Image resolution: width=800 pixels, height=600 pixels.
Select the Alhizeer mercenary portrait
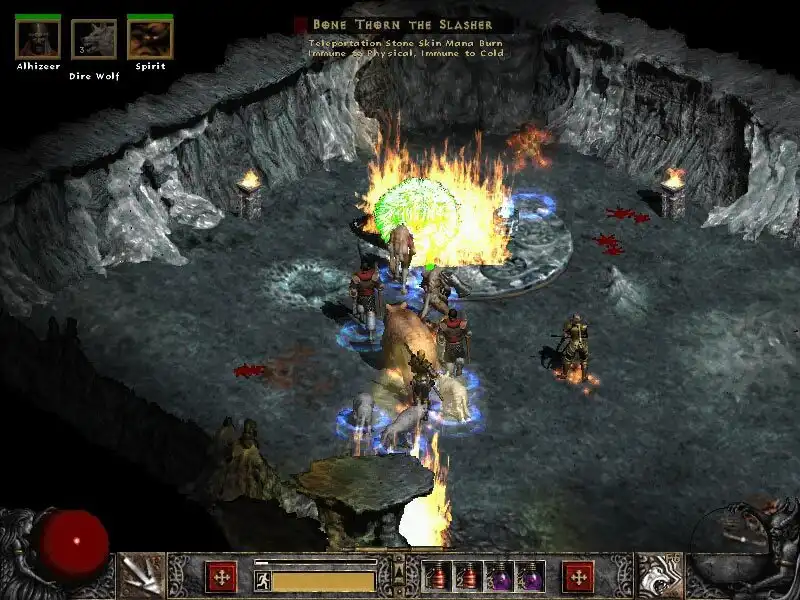tap(38, 39)
